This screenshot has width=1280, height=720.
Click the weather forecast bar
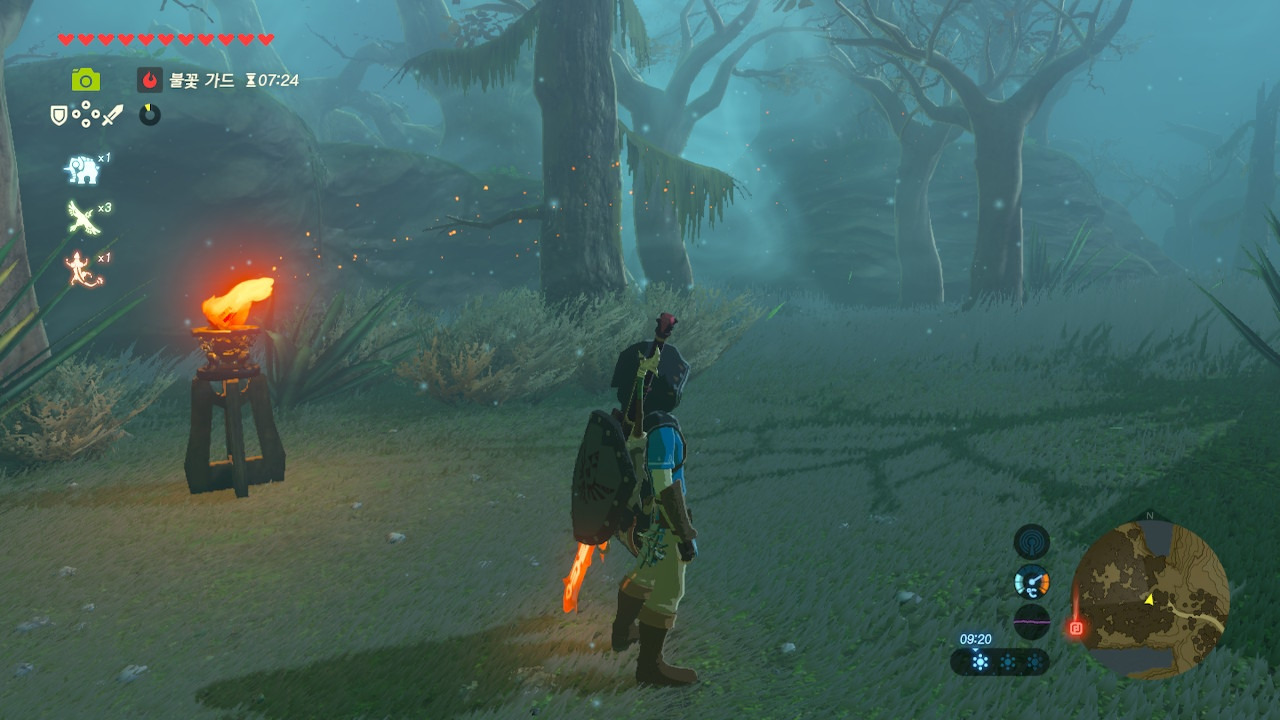(1000, 662)
